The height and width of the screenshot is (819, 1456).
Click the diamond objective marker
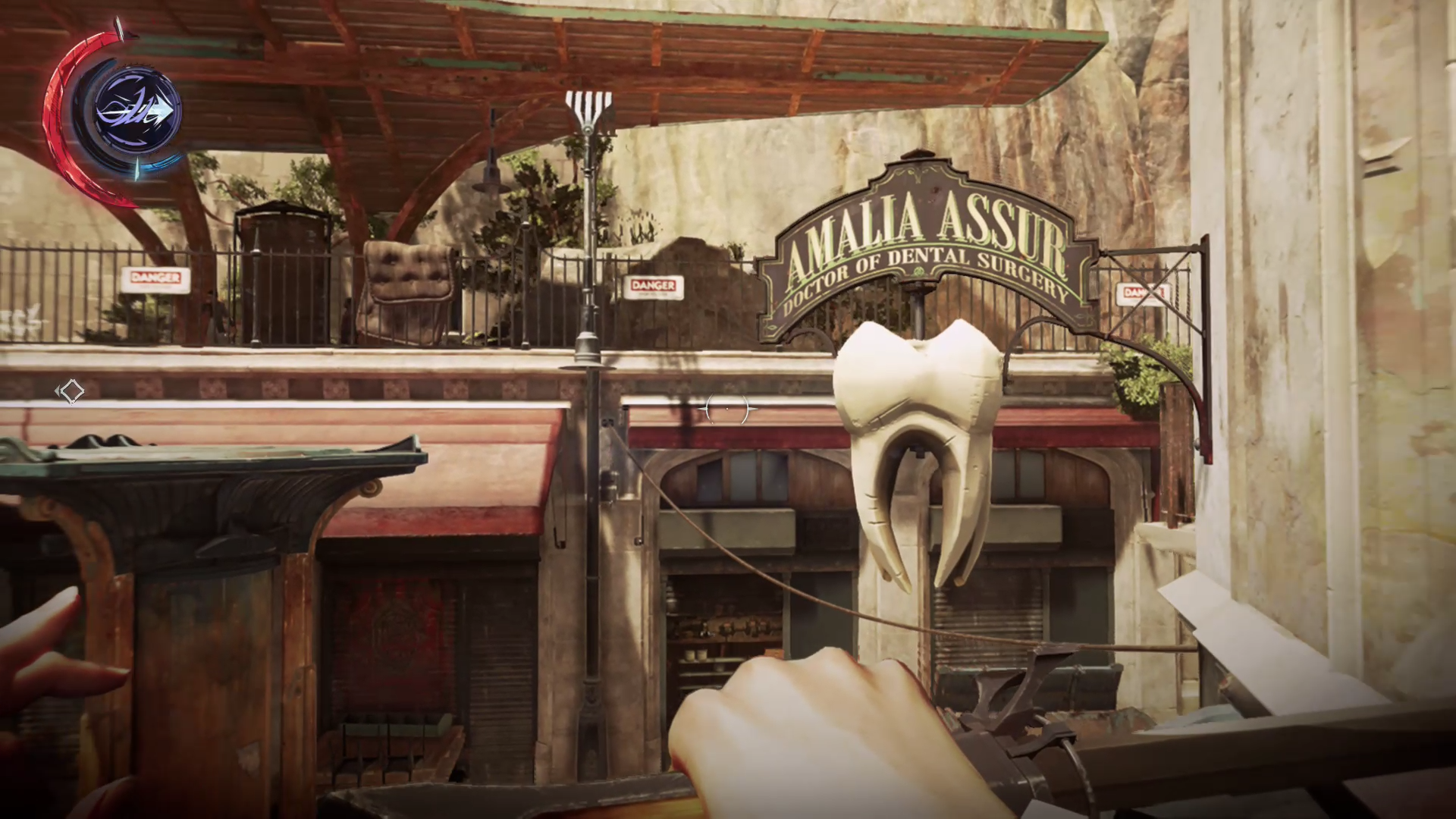click(71, 391)
